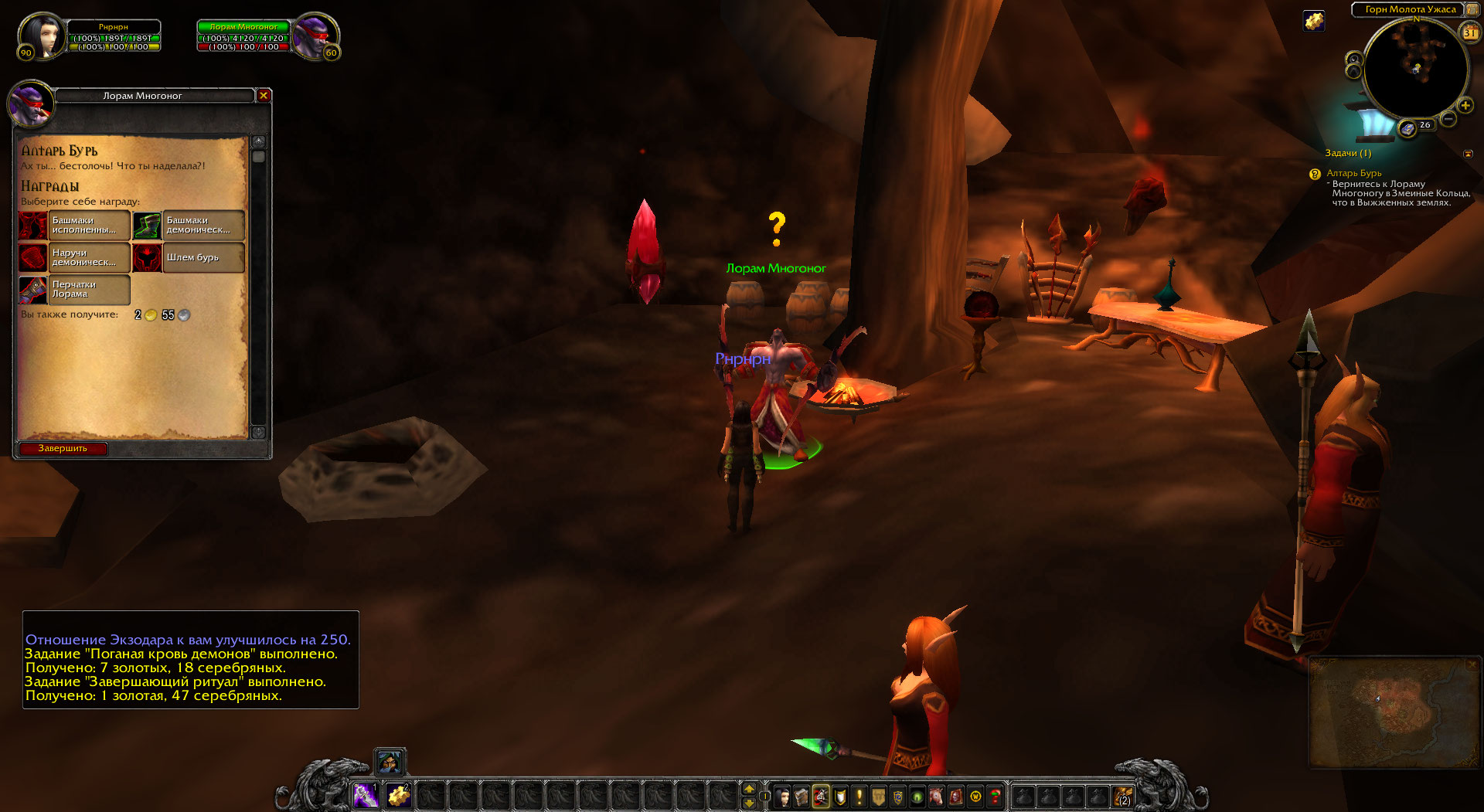
Task: Select the Алтарь Бурь quest in tracker
Action: 1353,173
